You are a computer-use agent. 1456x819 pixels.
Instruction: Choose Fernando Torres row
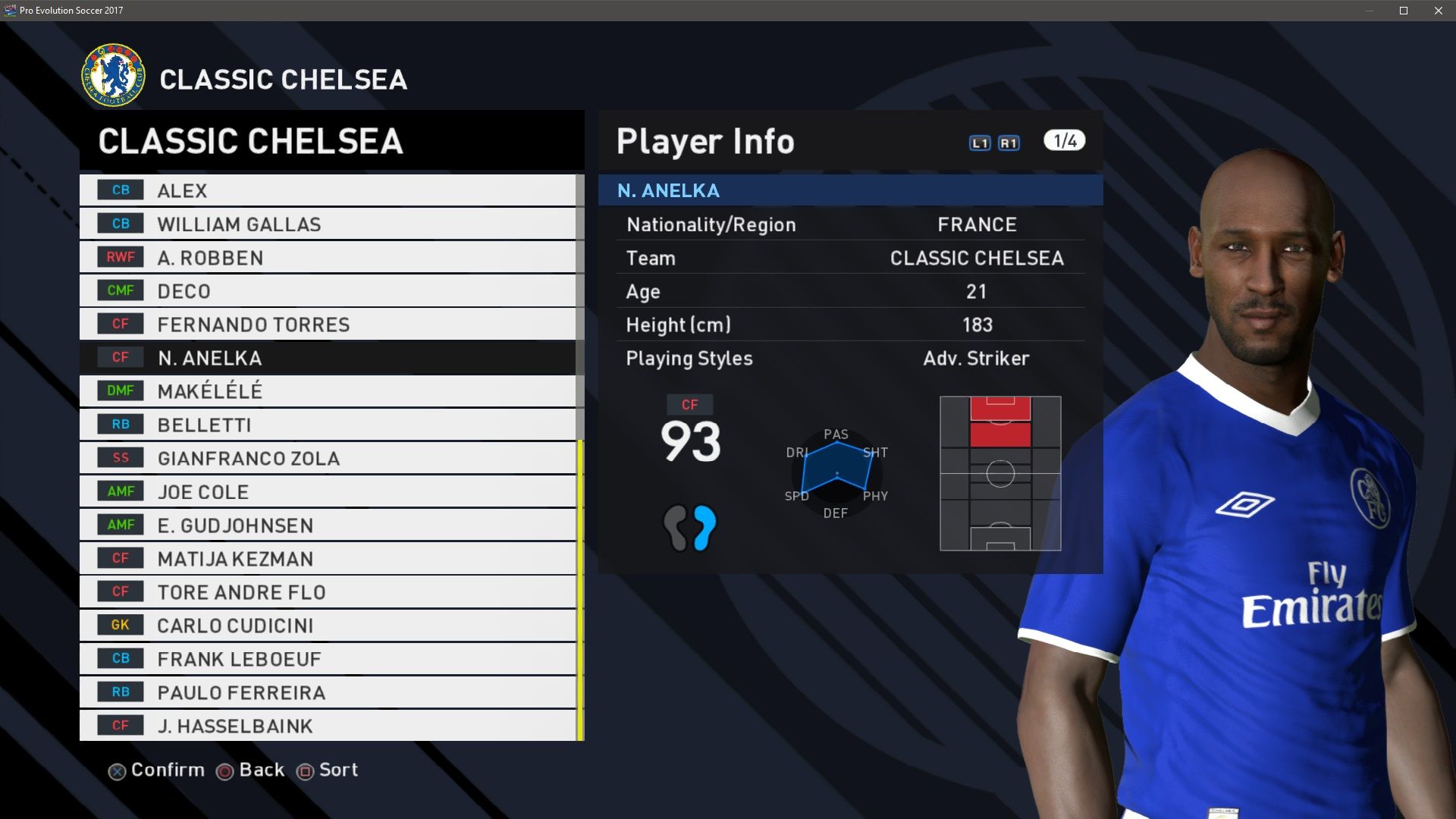pos(328,324)
